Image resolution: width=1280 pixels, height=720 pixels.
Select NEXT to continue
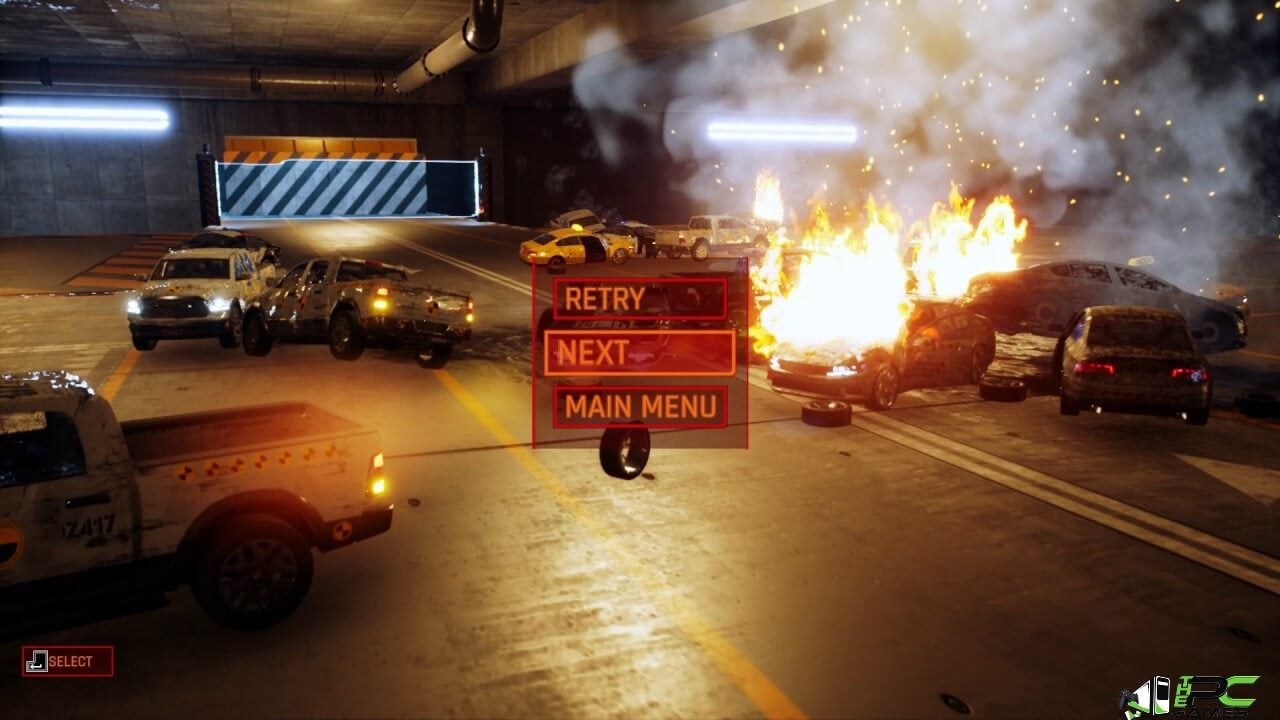point(640,352)
